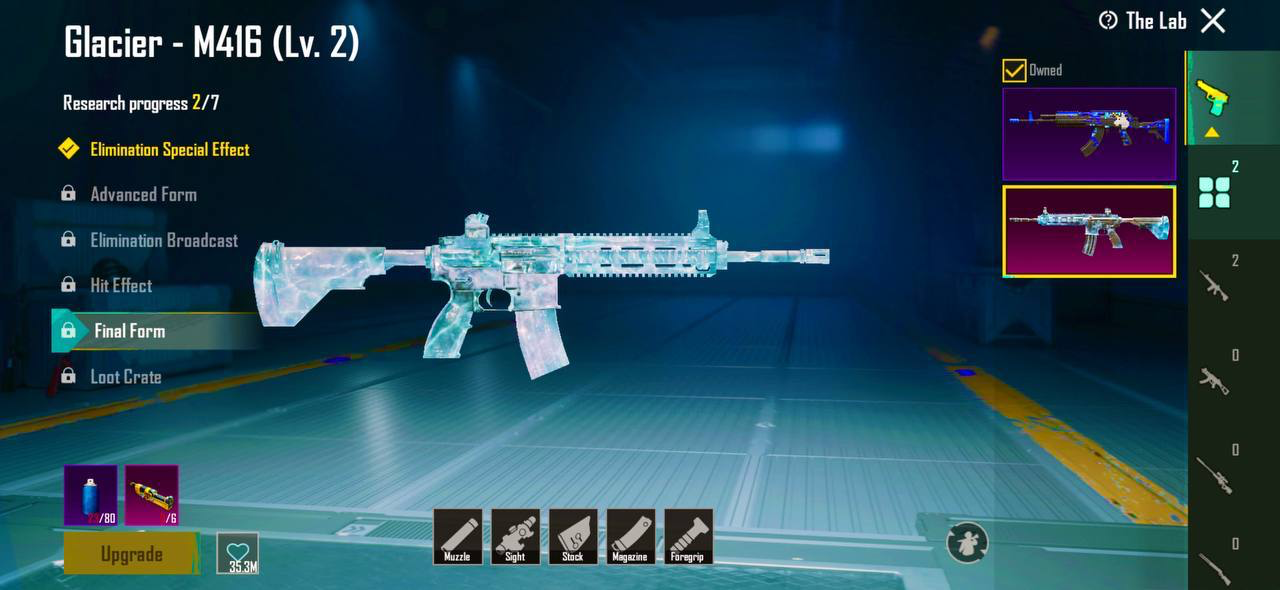Select the blue AKM skin thumbnail
Image resolution: width=1280 pixels, height=590 pixels.
(1089, 134)
